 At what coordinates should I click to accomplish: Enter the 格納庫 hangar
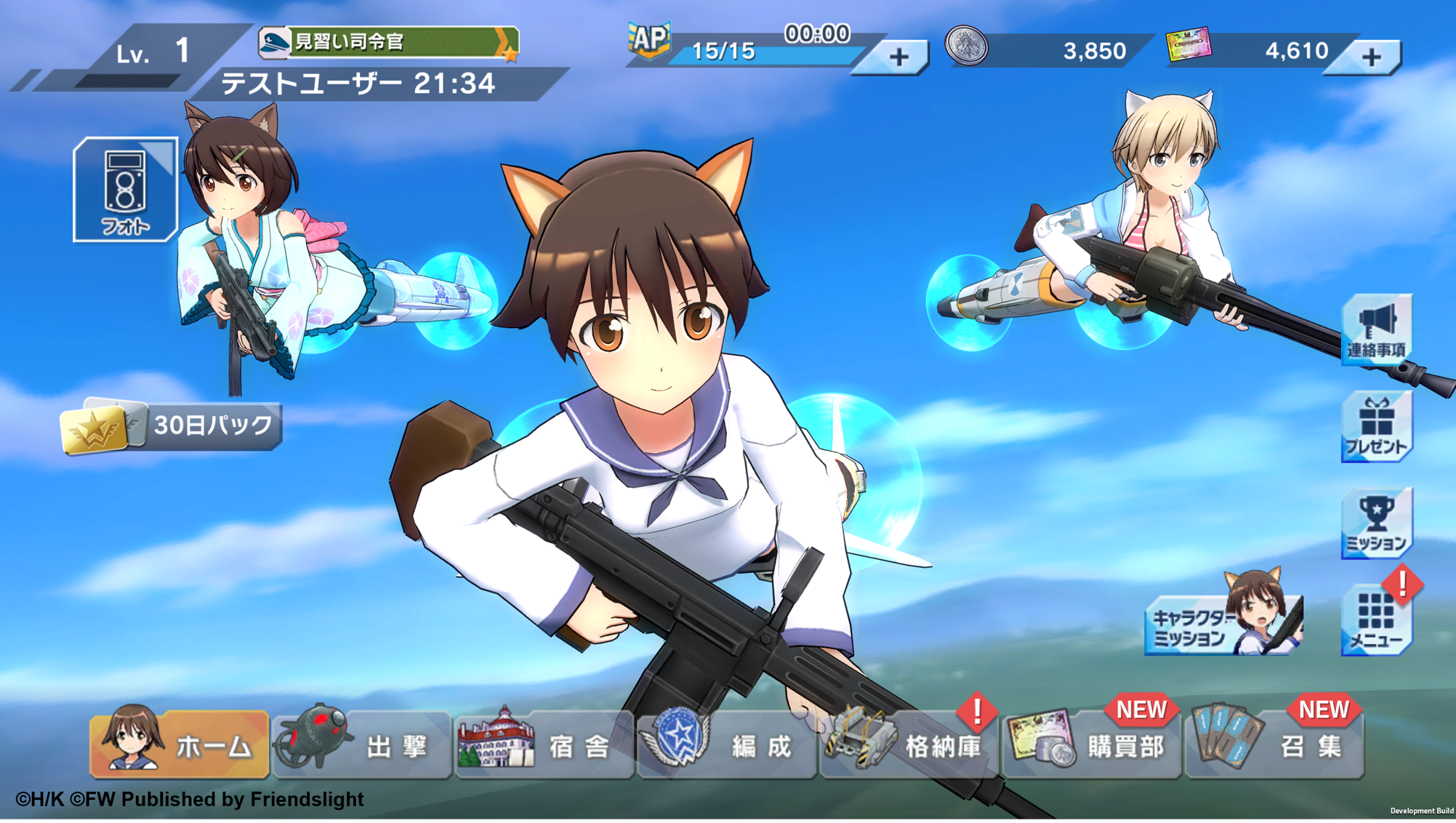[909, 744]
